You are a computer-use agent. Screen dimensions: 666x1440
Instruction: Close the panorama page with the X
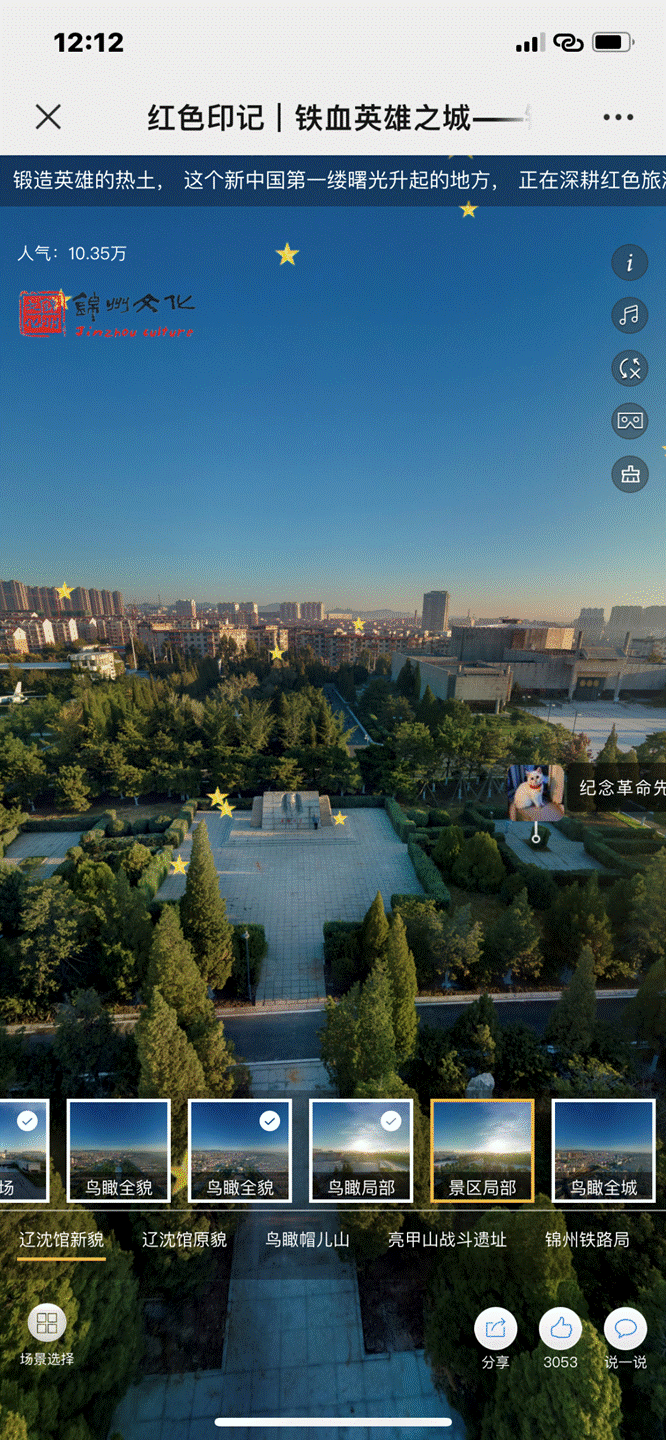point(48,118)
